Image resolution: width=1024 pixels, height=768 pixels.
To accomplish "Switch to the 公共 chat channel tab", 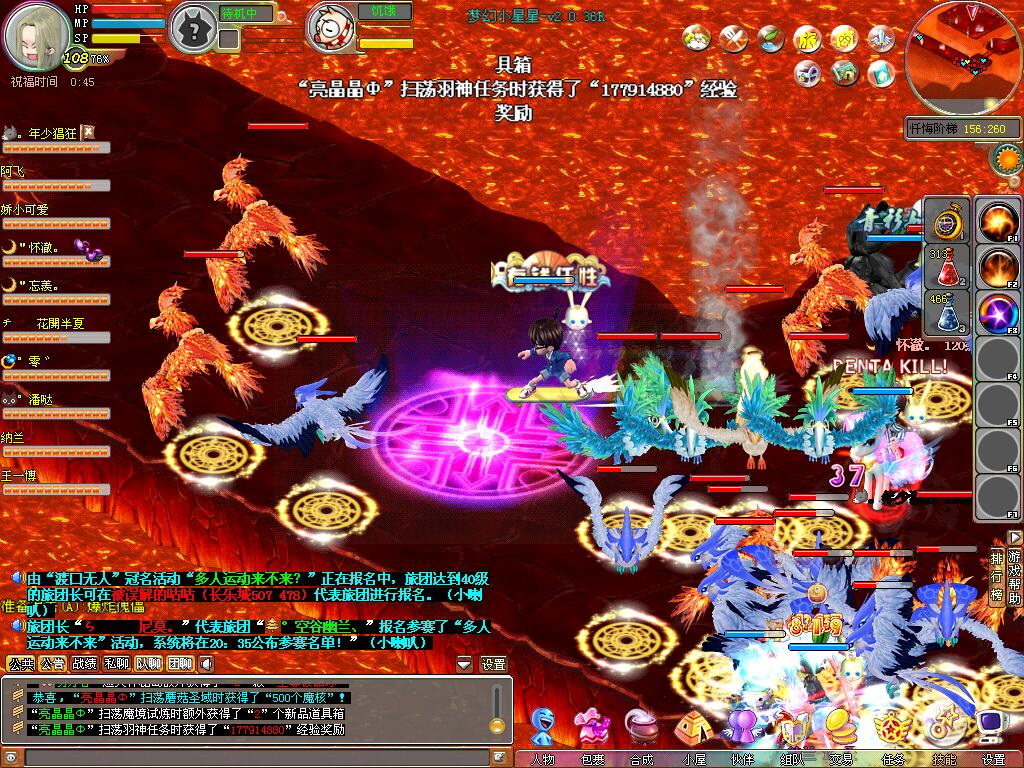I will click(x=21, y=663).
